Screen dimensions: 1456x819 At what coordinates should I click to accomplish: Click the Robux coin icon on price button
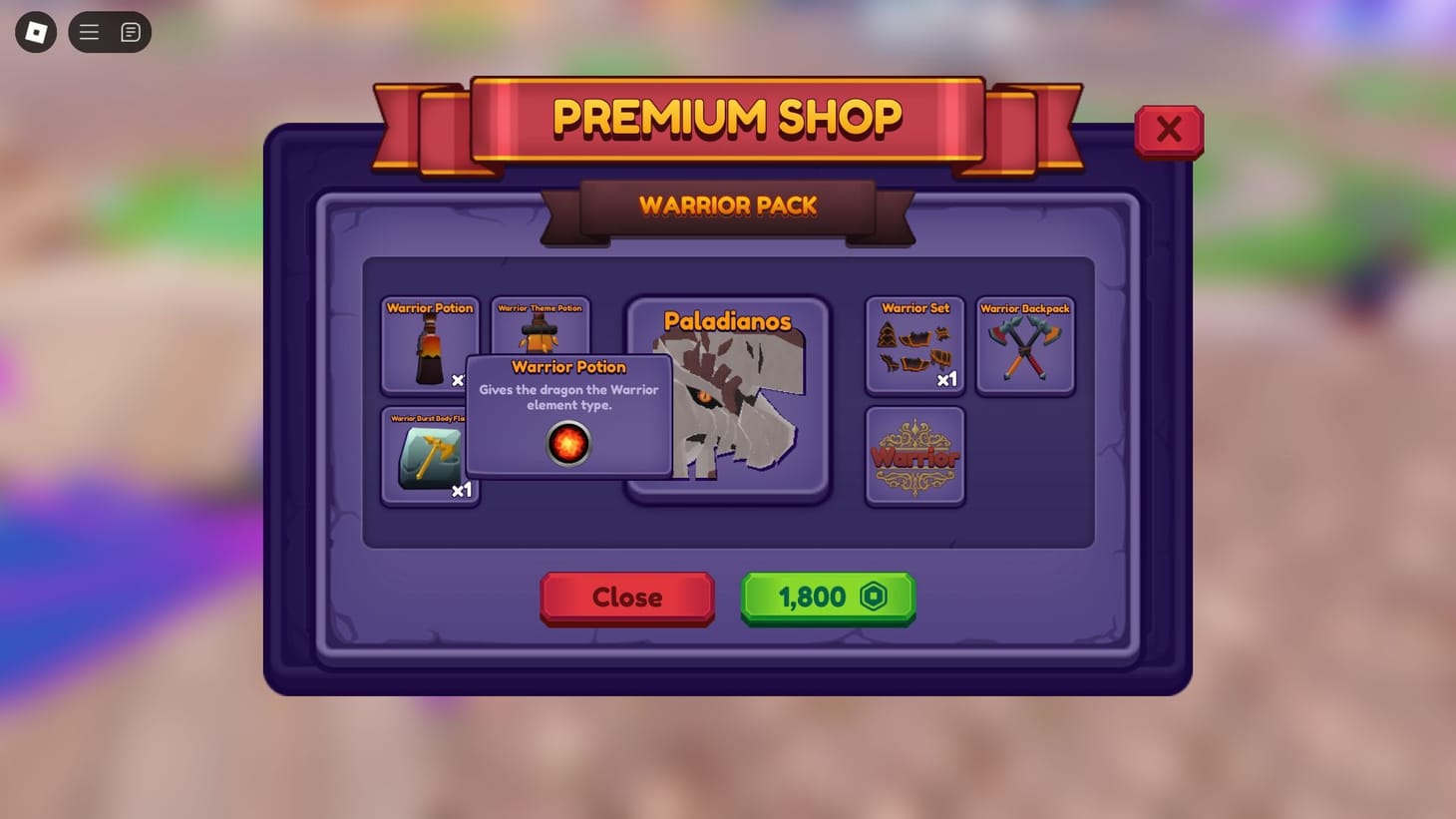(x=875, y=596)
